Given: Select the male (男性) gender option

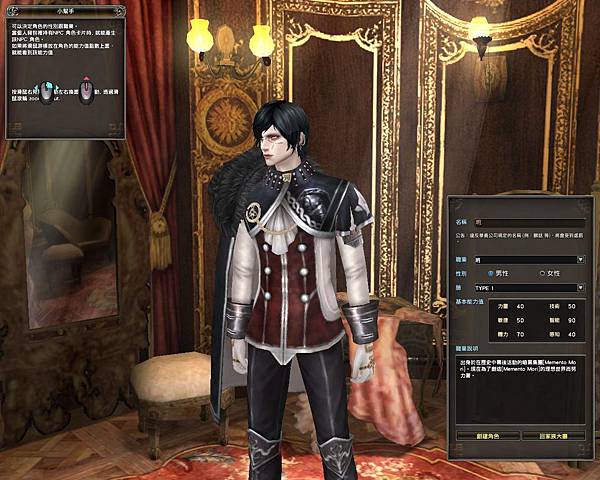Looking at the screenshot, I should click(491, 273).
